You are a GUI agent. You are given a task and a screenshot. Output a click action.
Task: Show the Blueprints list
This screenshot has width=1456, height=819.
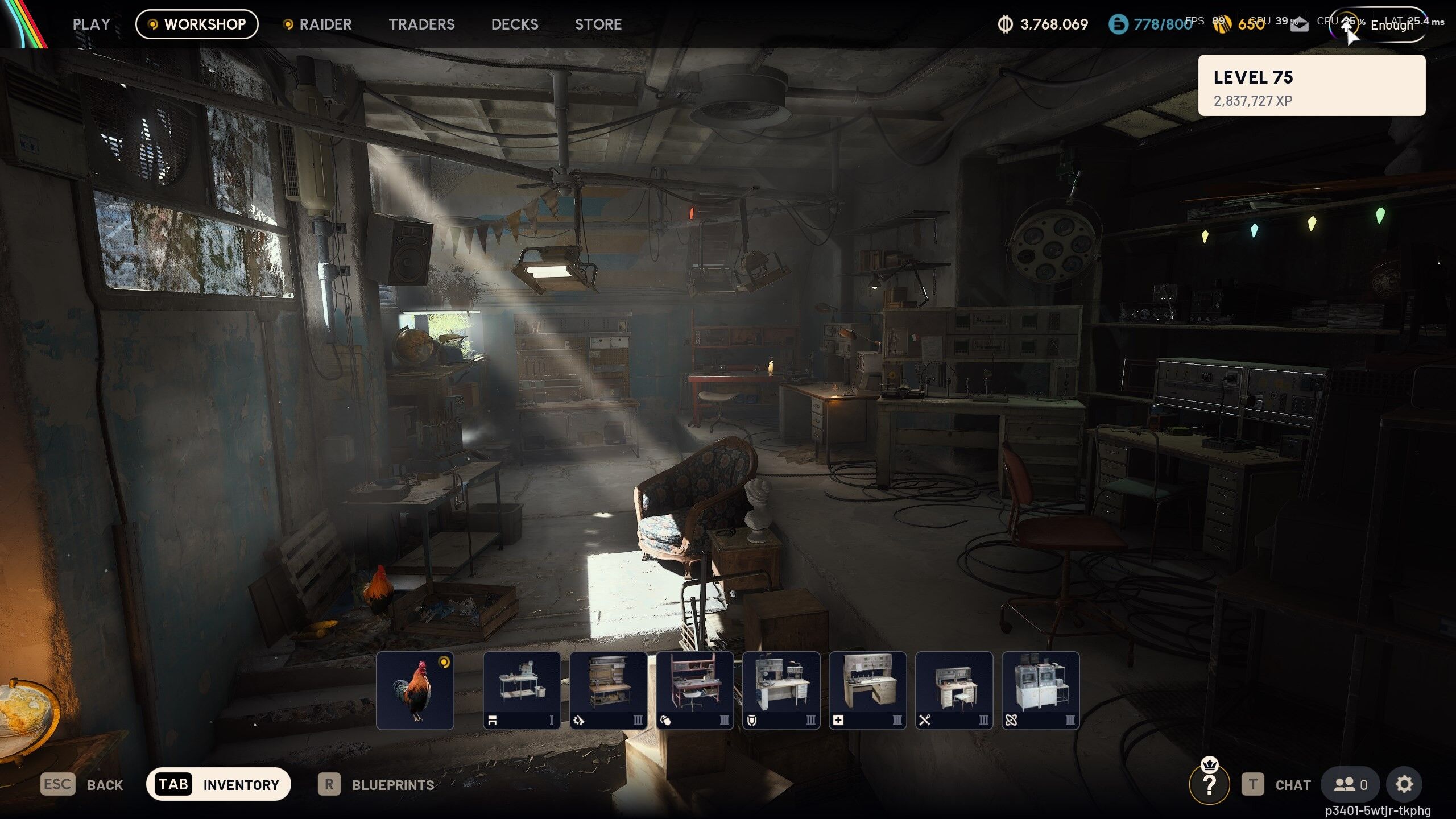tap(376, 785)
